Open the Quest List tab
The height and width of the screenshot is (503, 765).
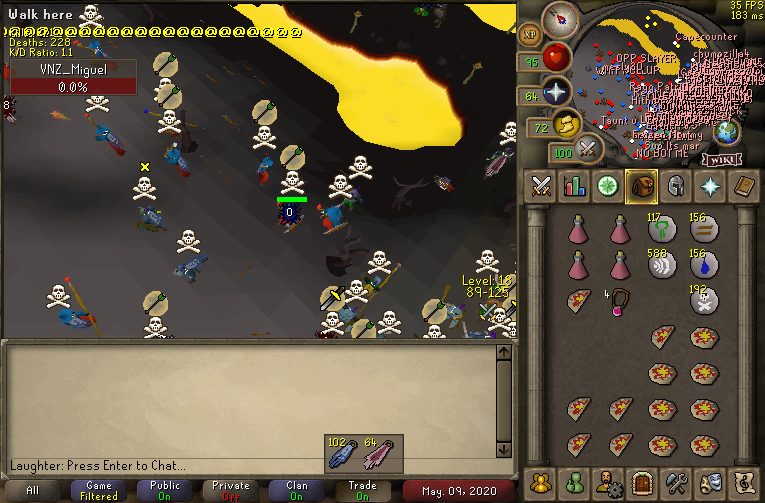click(609, 186)
